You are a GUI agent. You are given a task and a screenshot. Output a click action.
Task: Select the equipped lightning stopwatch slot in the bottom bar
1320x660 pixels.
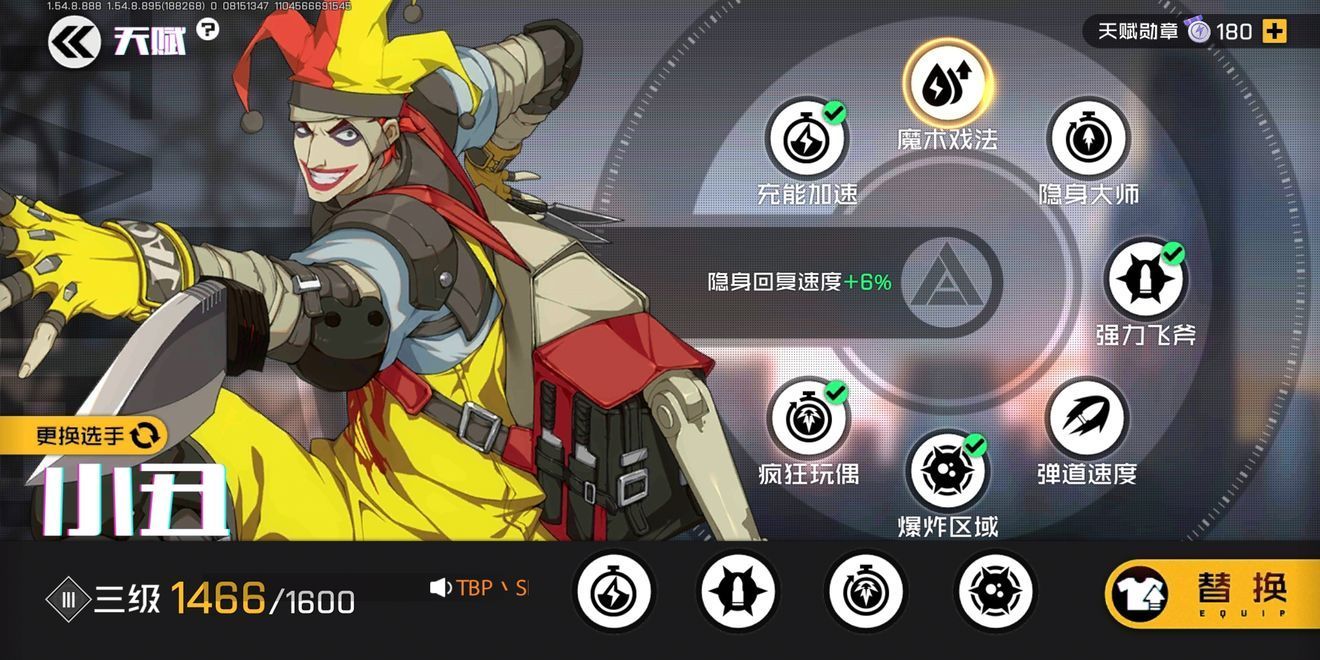point(614,591)
